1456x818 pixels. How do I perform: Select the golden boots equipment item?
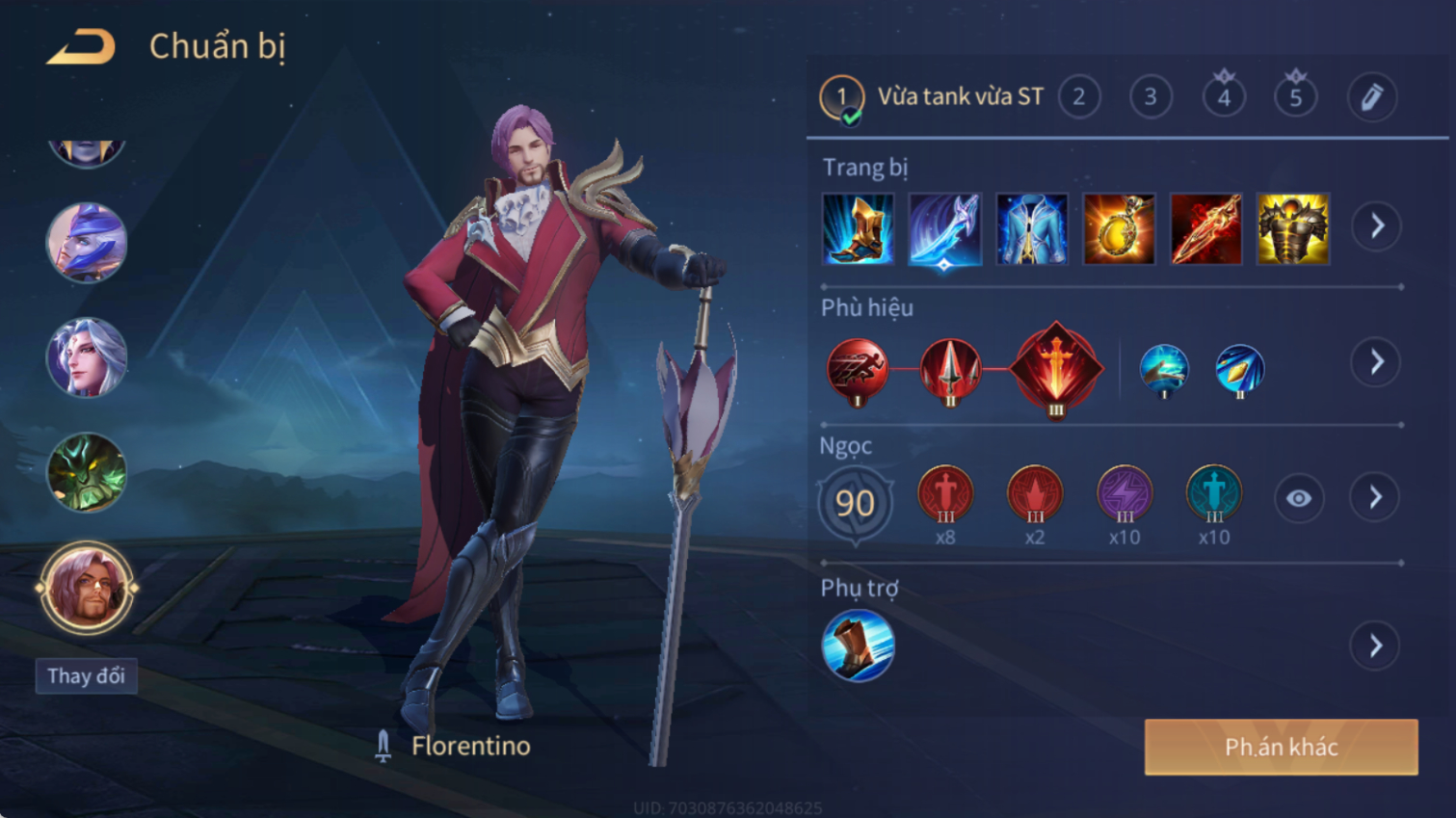pyautogui.click(x=858, y=229)
